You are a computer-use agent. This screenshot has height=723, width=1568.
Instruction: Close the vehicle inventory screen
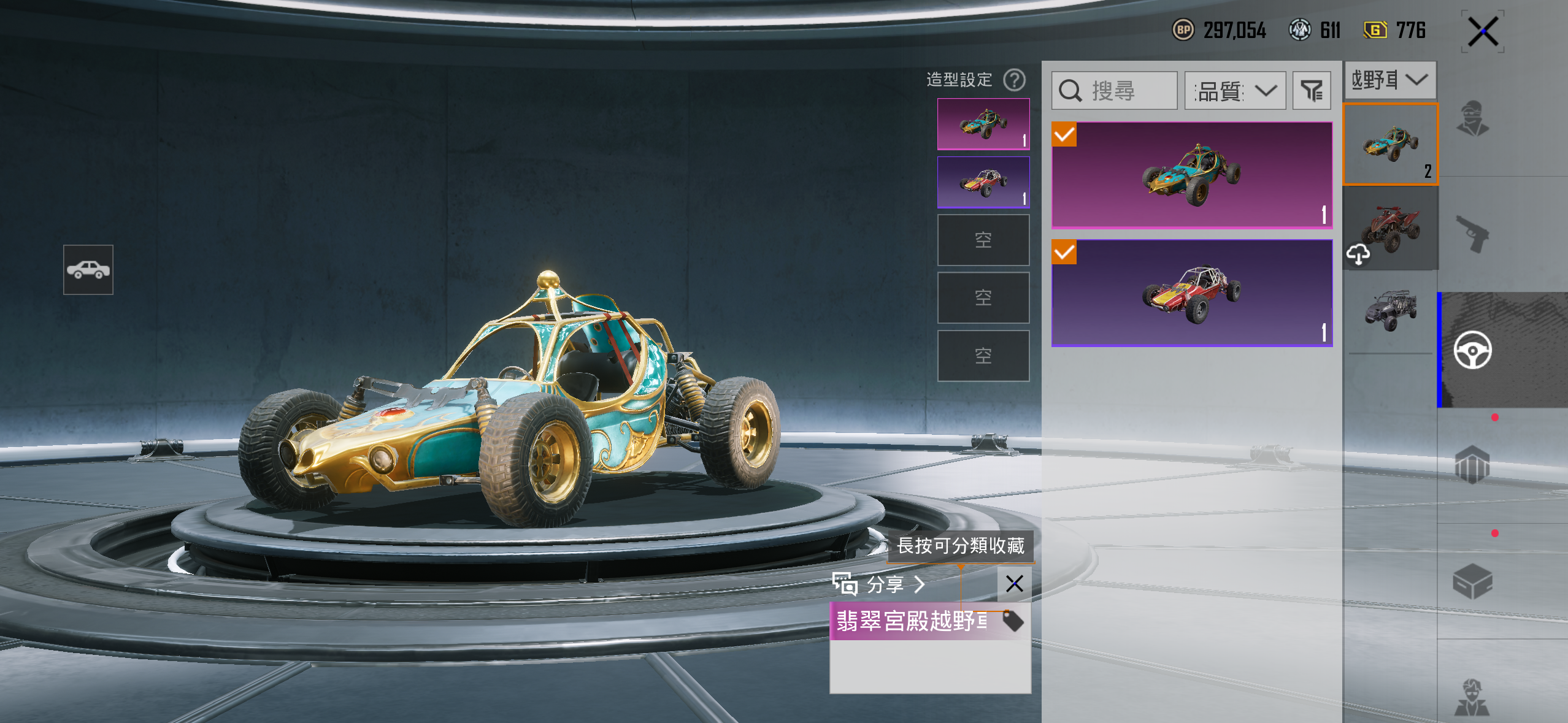point(1483,32)
